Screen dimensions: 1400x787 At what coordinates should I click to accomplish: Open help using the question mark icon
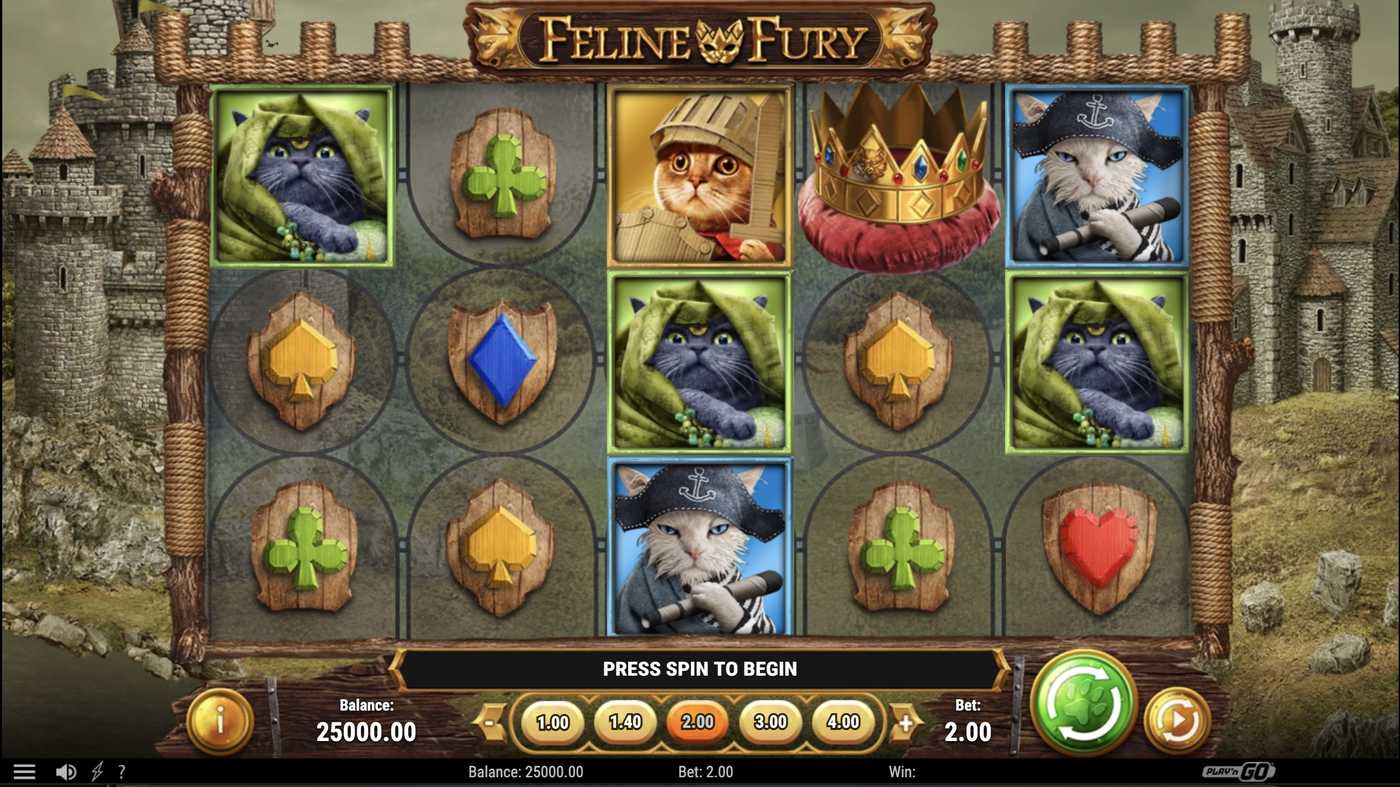[122, 770]
